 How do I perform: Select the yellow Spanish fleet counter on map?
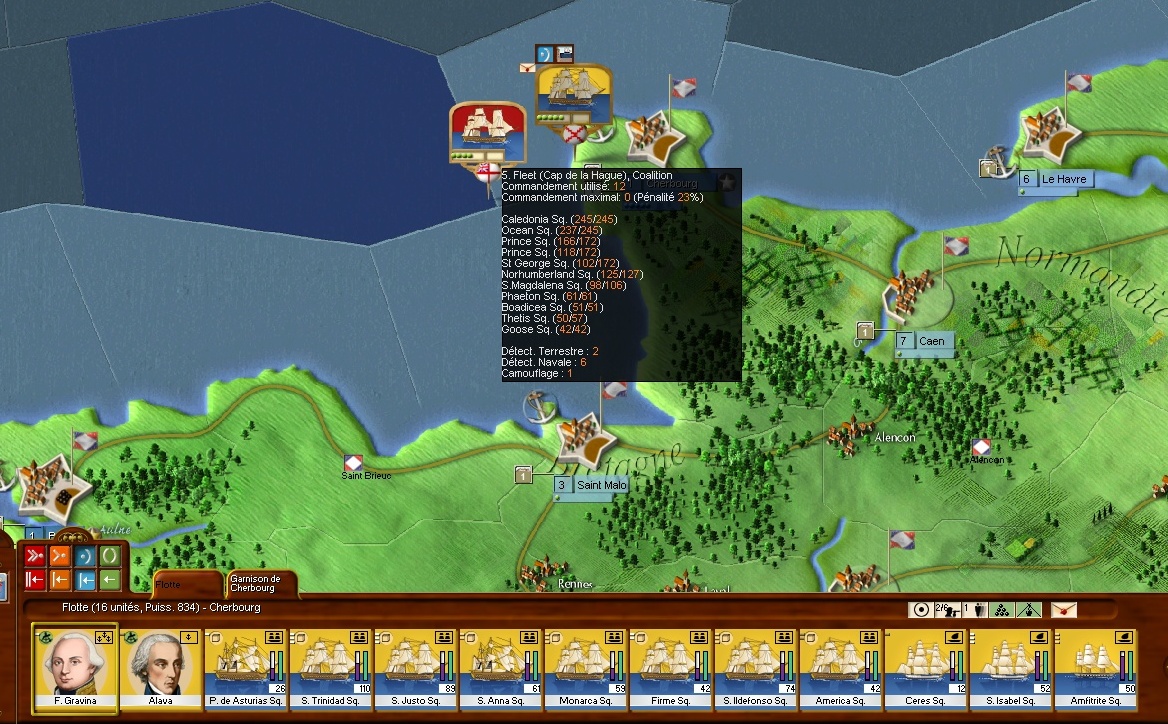click(x=573, y=96)
